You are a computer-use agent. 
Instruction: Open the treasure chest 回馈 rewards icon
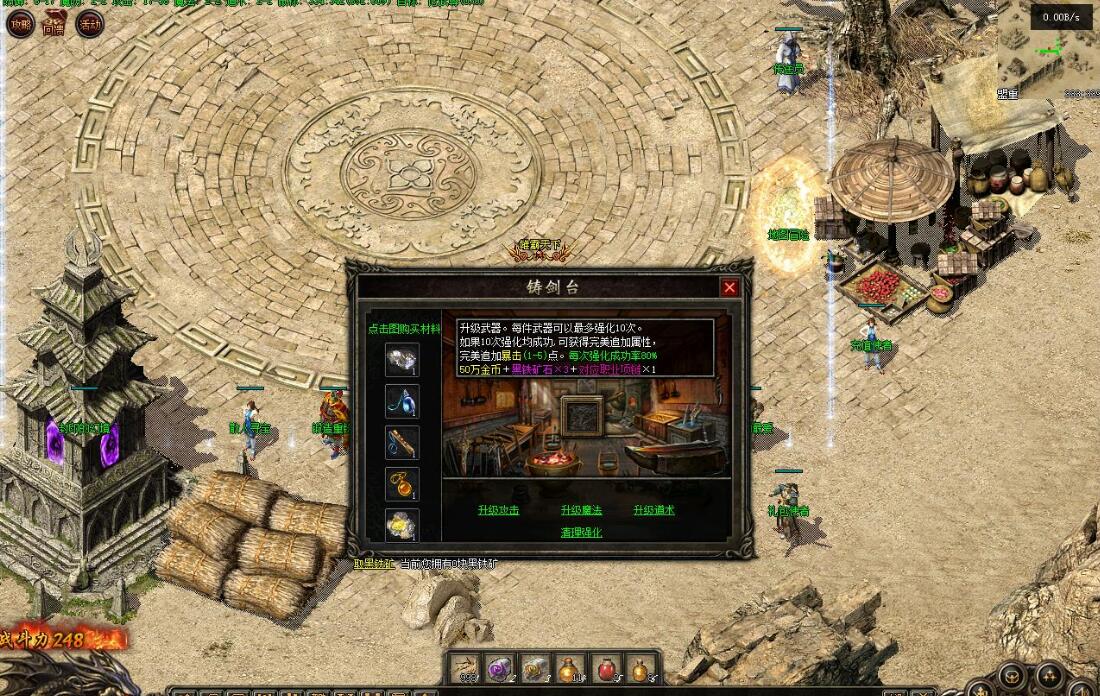[55, 24]
